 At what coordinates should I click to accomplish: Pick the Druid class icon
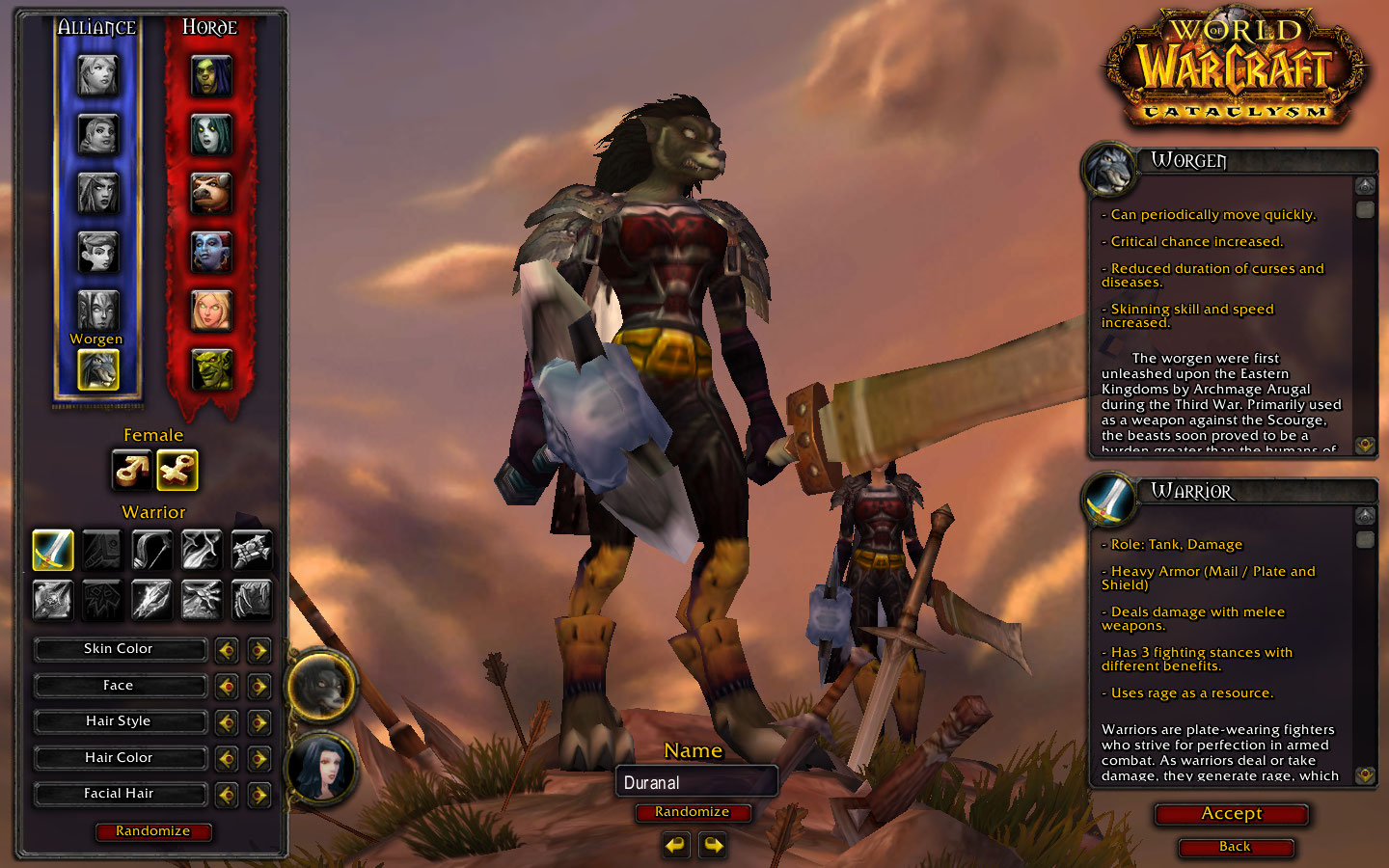pos(252,599)
